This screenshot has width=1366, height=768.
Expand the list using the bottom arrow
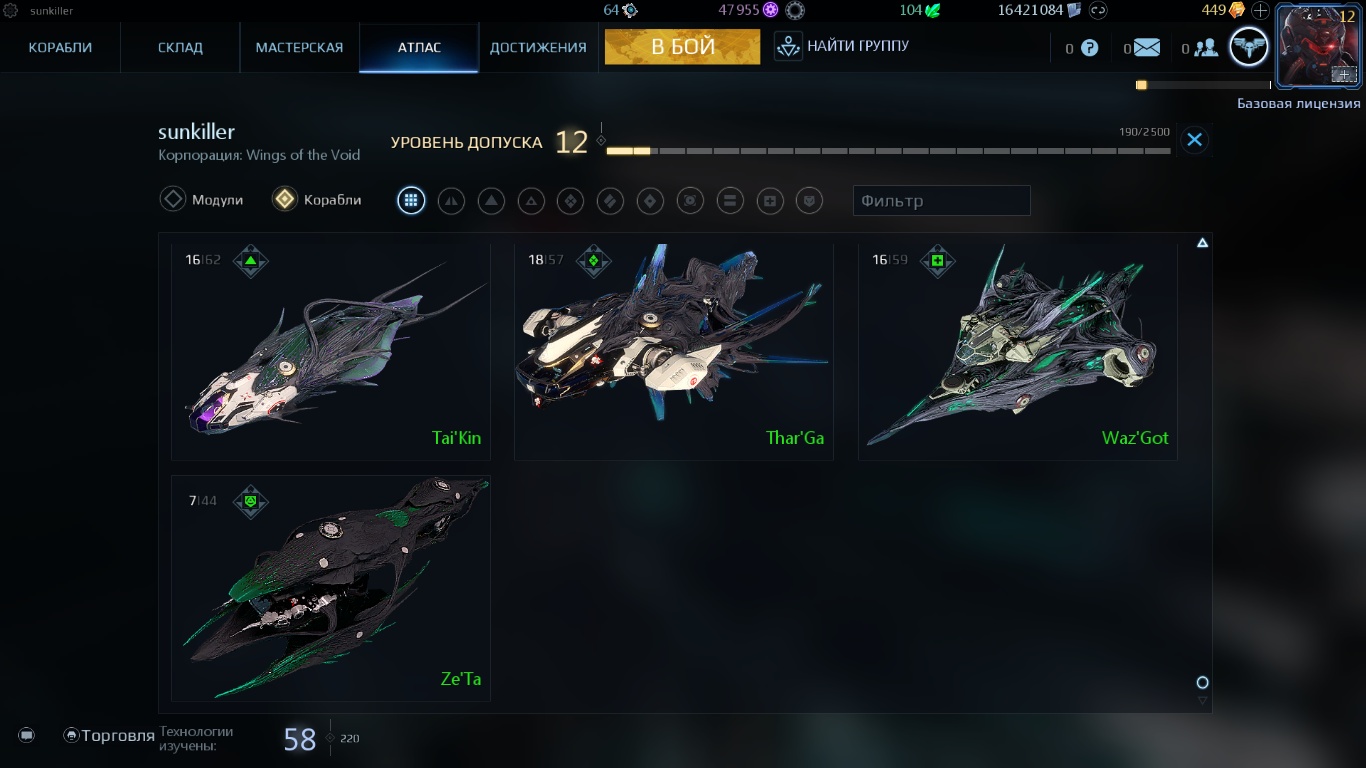coord(1202,700)
